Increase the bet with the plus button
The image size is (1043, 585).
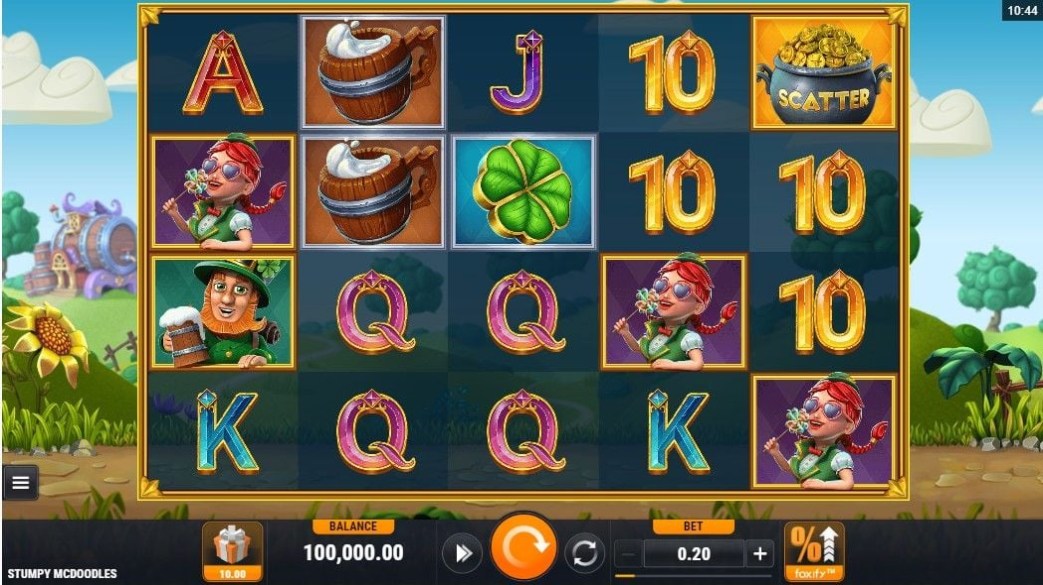pos(759,553)
